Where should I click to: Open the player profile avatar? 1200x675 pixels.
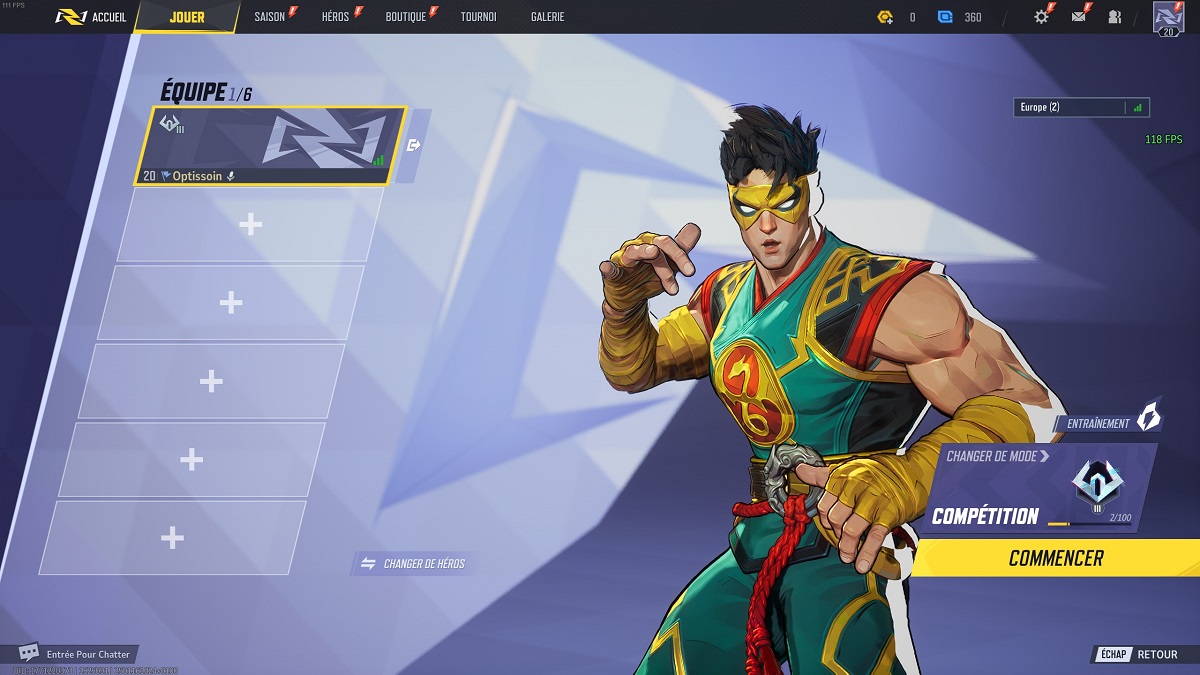(x=1168, y=17)
